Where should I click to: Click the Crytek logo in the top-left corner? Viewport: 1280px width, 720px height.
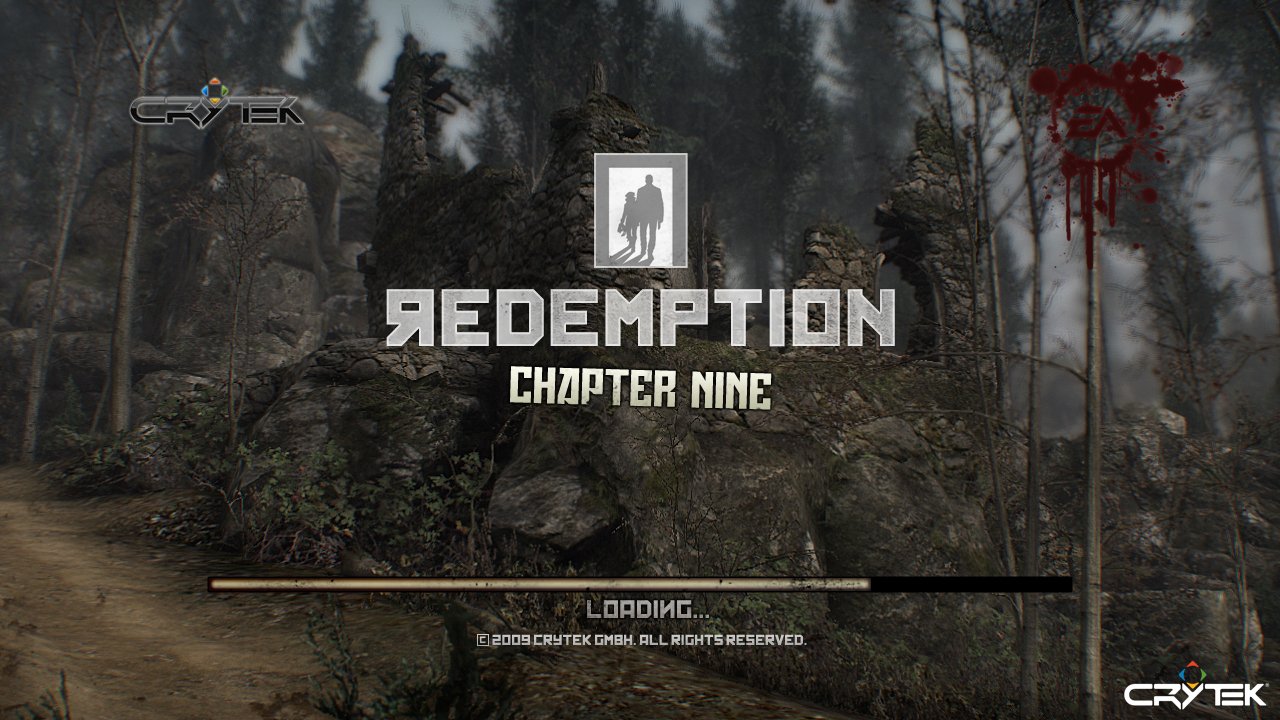coord(215,110)
